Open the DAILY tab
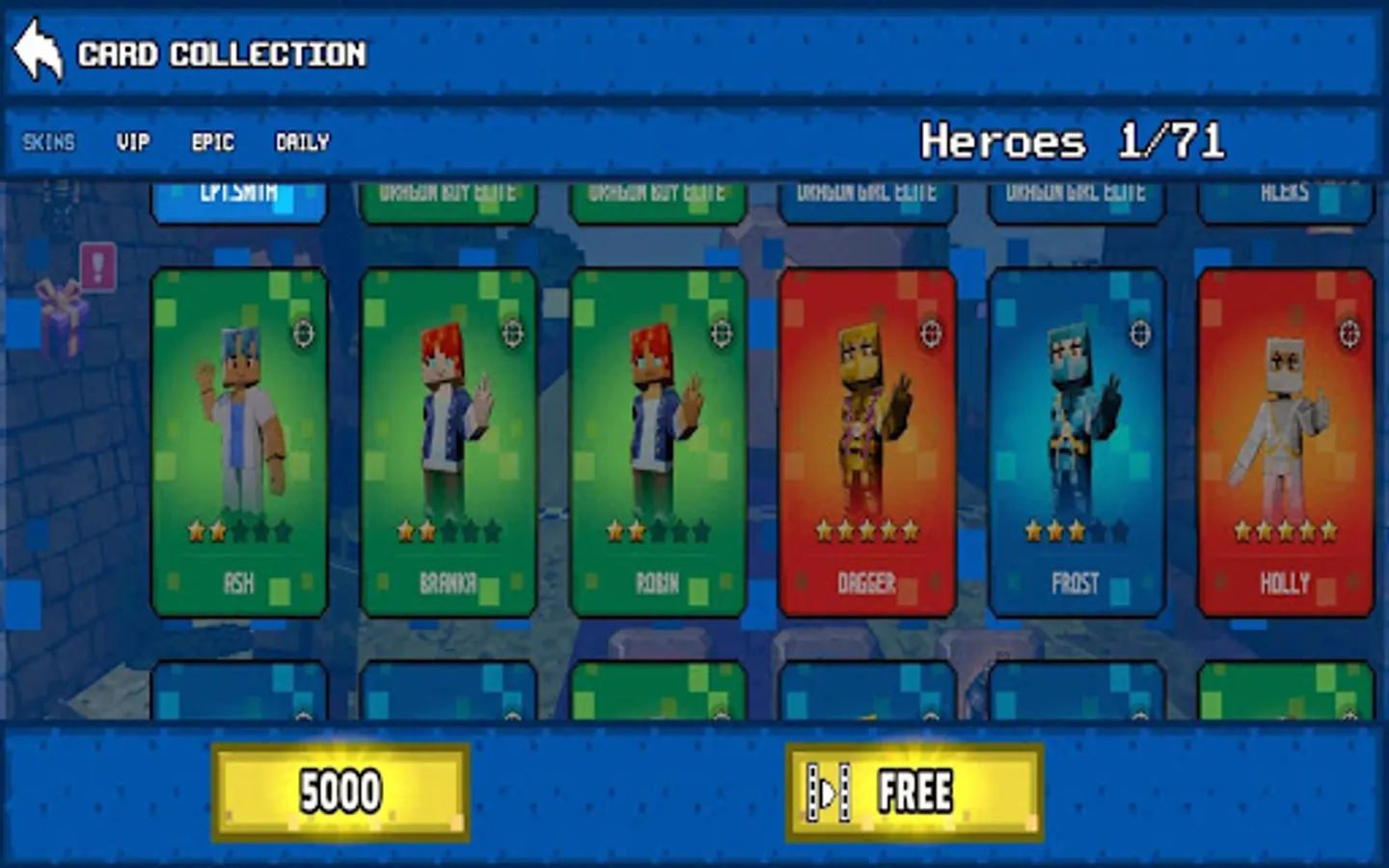Image resolution: width=1389 pixels, height=868 pixels. pos(301,143)
